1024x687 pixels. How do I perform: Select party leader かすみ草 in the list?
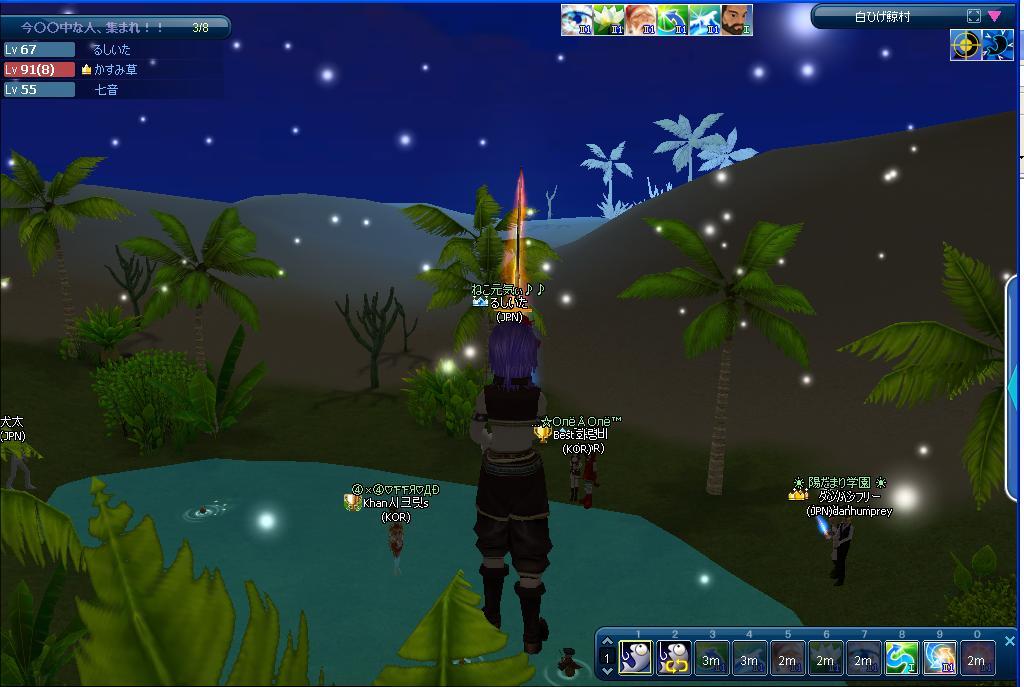(x=114, y=69)
